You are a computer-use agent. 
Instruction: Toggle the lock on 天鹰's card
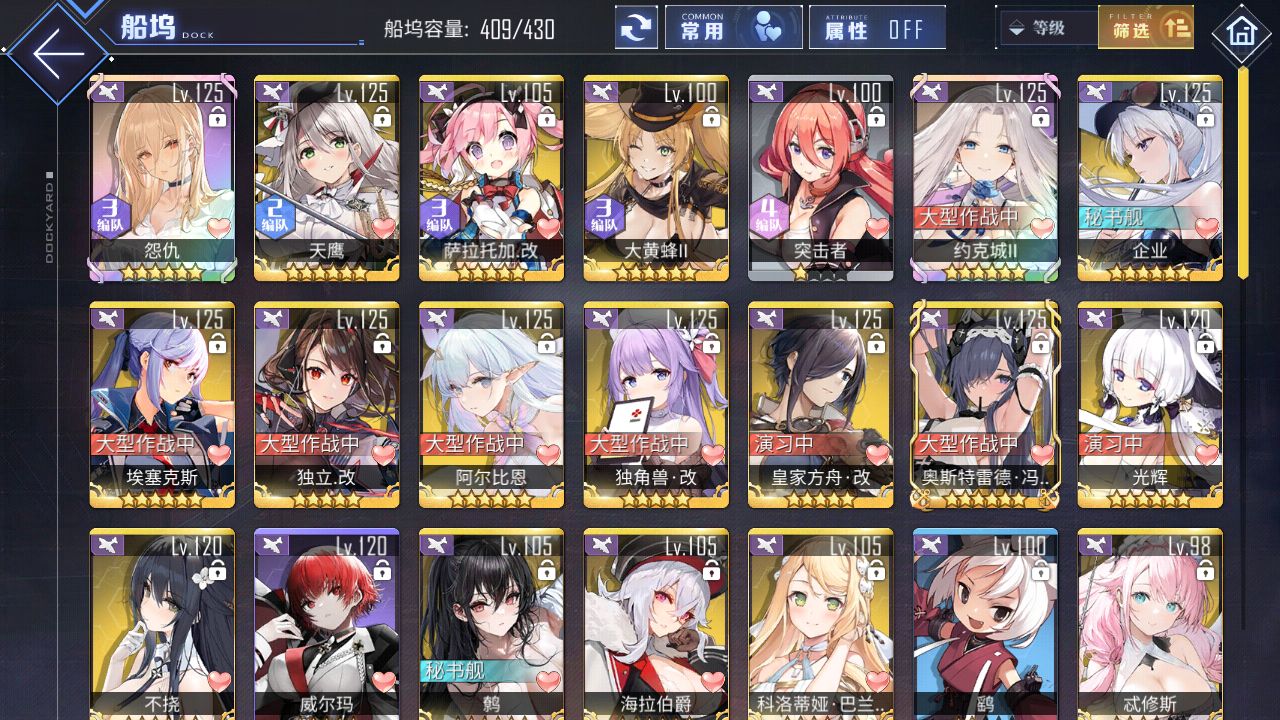pos(385,117)
